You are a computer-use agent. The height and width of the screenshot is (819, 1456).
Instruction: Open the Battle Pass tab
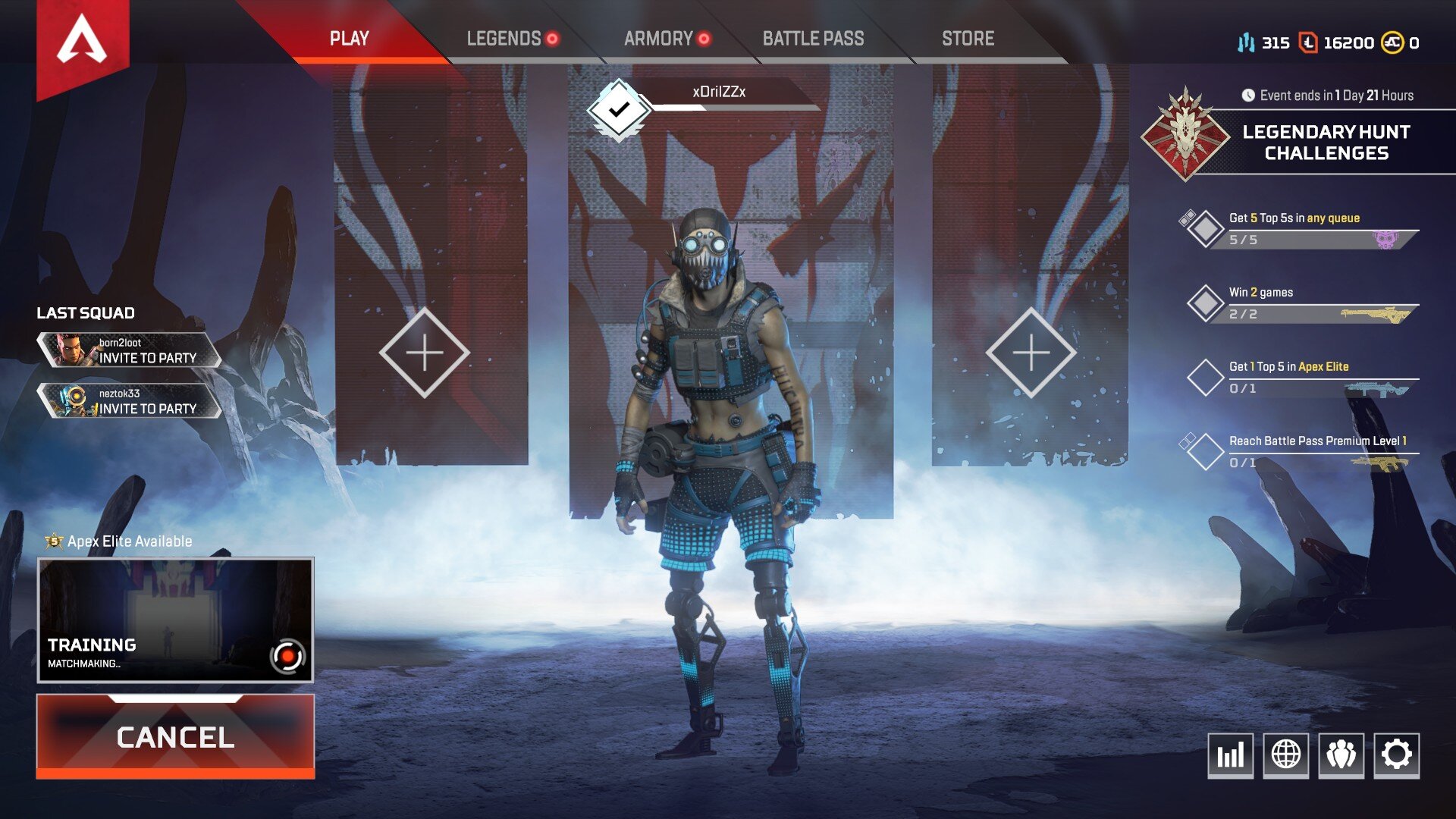click(813, 39)
